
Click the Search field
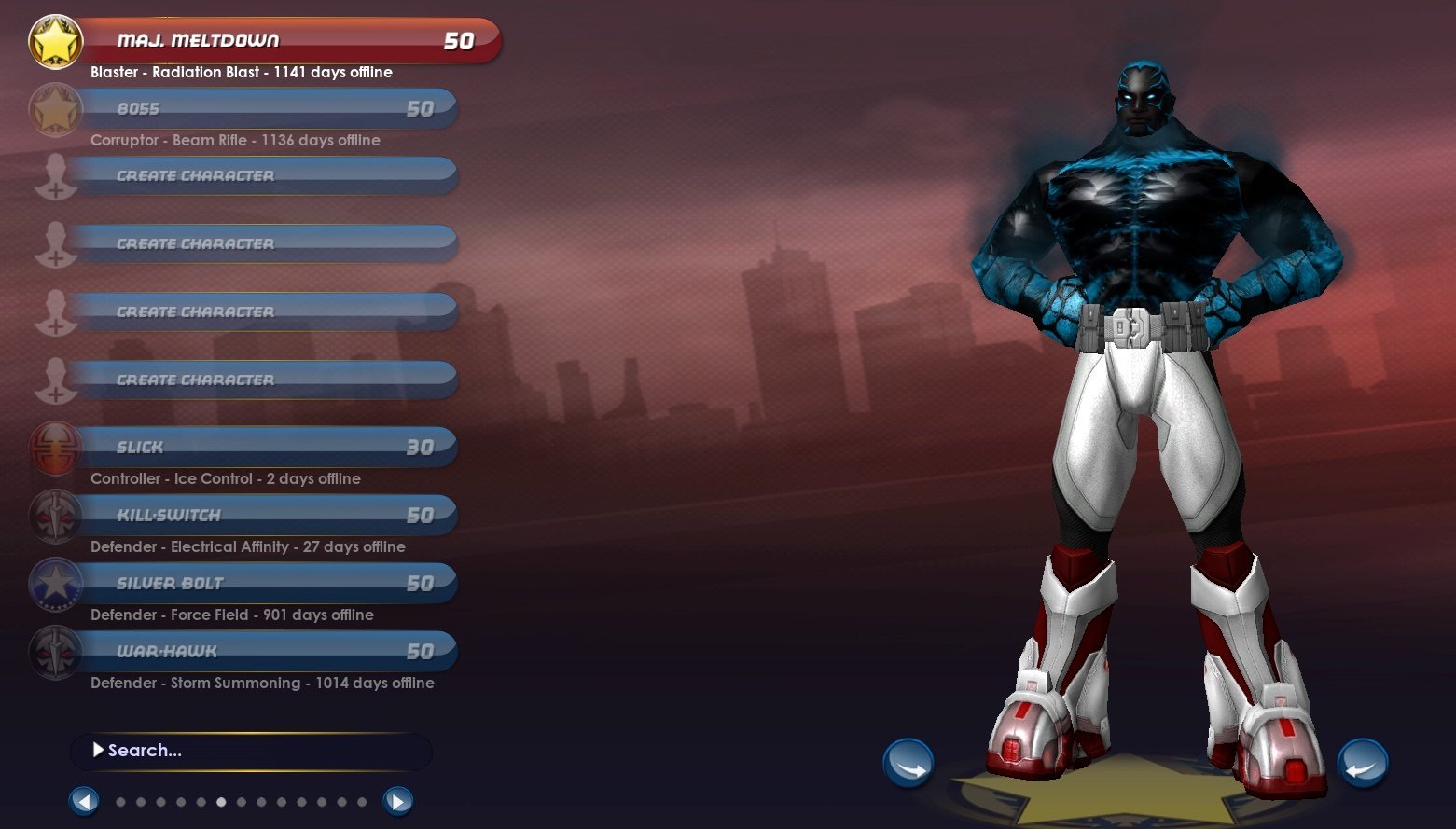[252, 751]
